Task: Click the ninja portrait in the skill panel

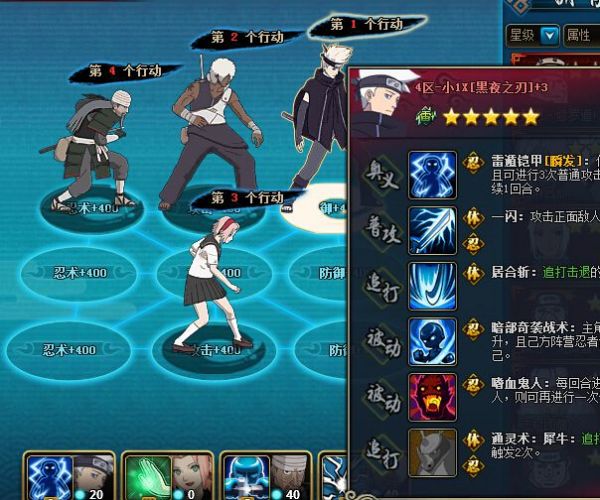Action: [x=378, y=102]
